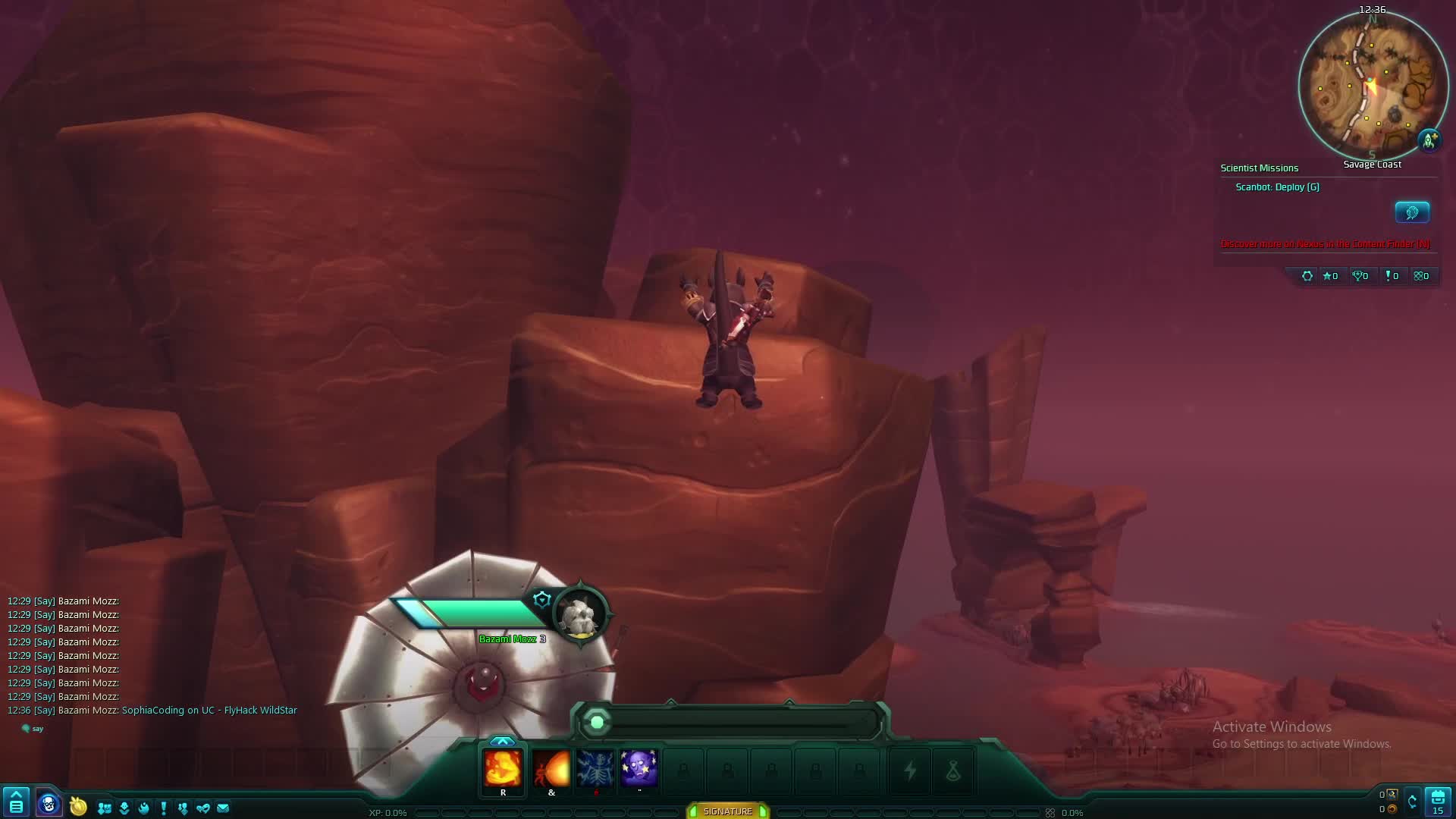Click the Signature label on XP bar
The image size is (1456, 819).
(x=727, y=811)
